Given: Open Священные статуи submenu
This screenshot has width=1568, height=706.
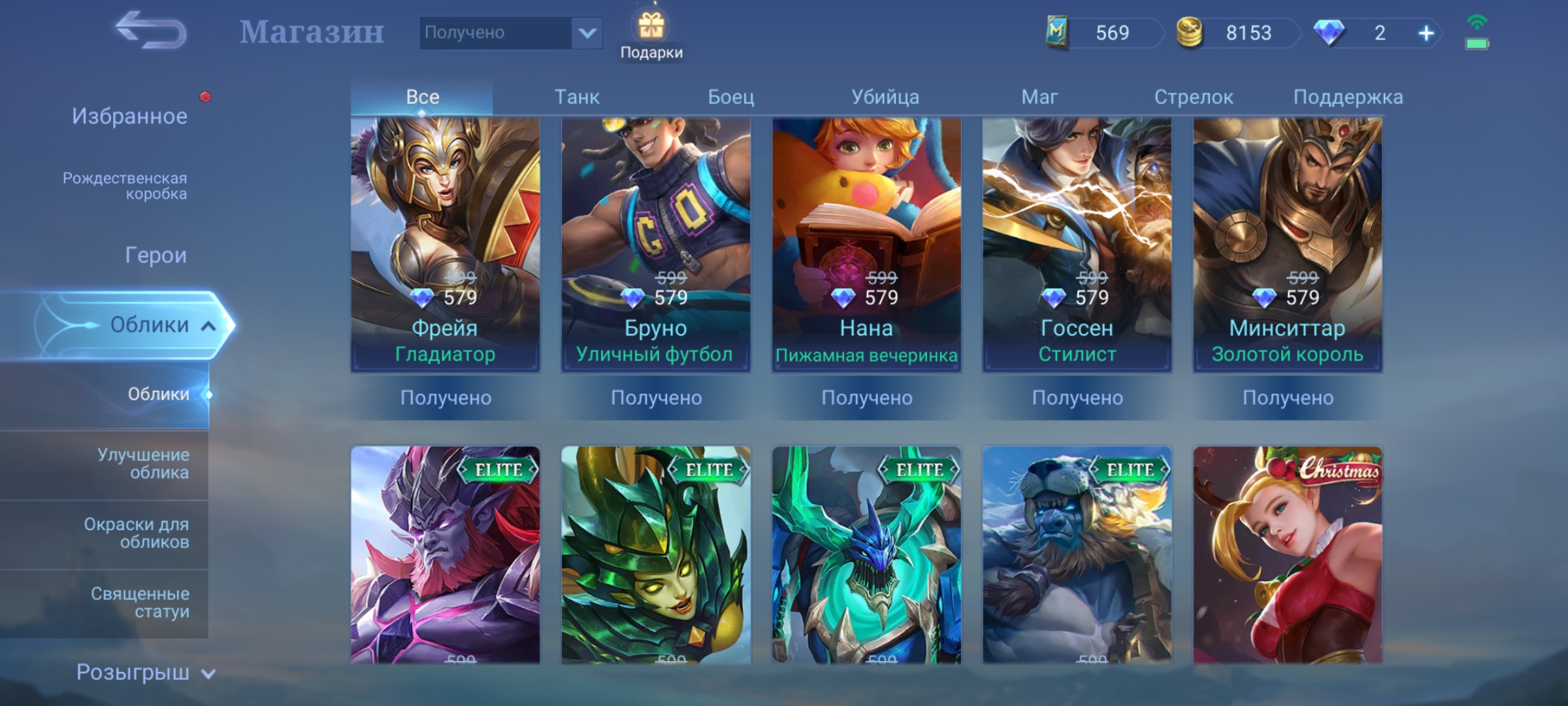Looking at the screenshot, I should click(x=140, y=602).
